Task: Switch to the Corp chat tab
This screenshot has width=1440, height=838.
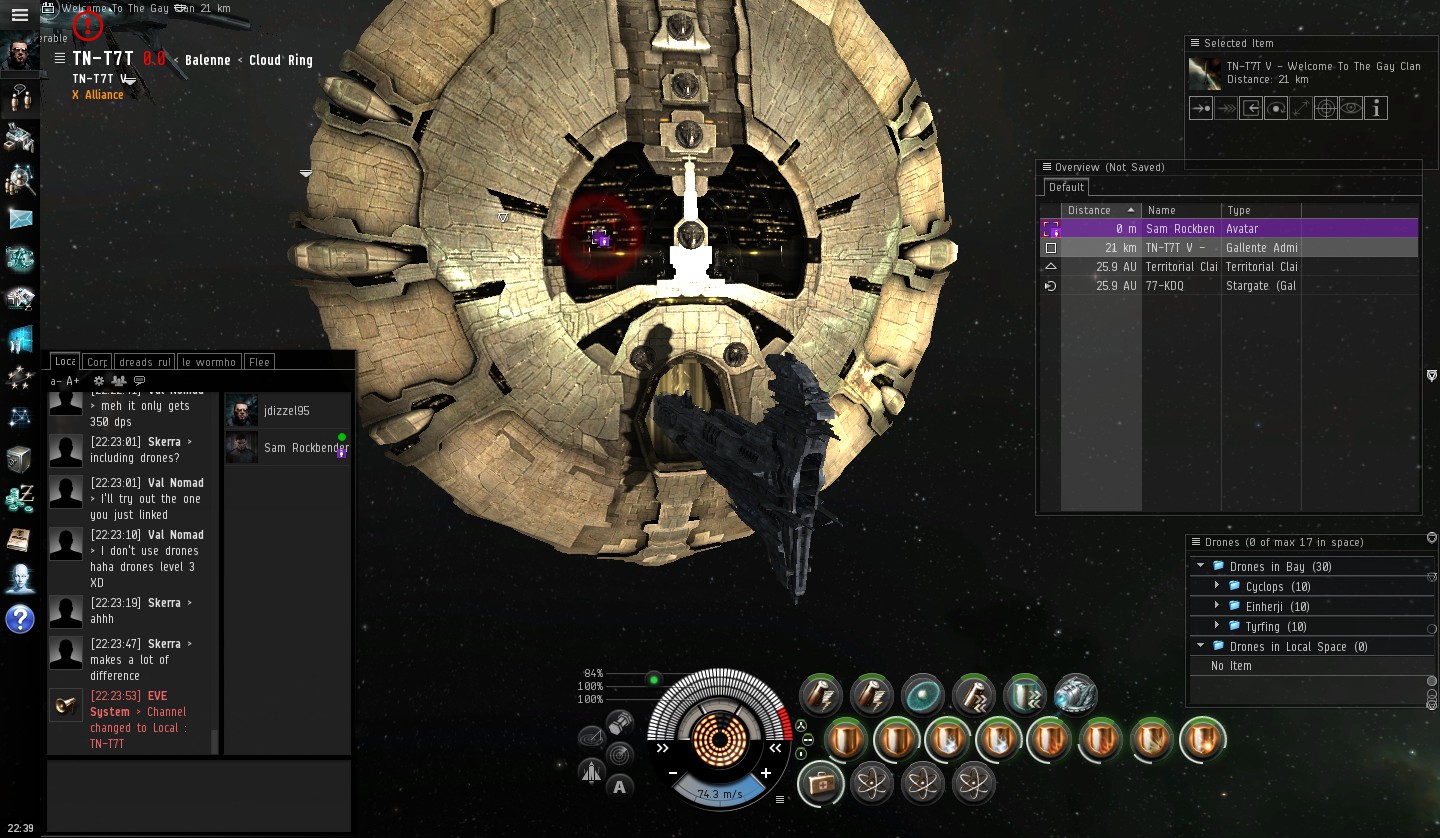Action: (x=97, y=362)
